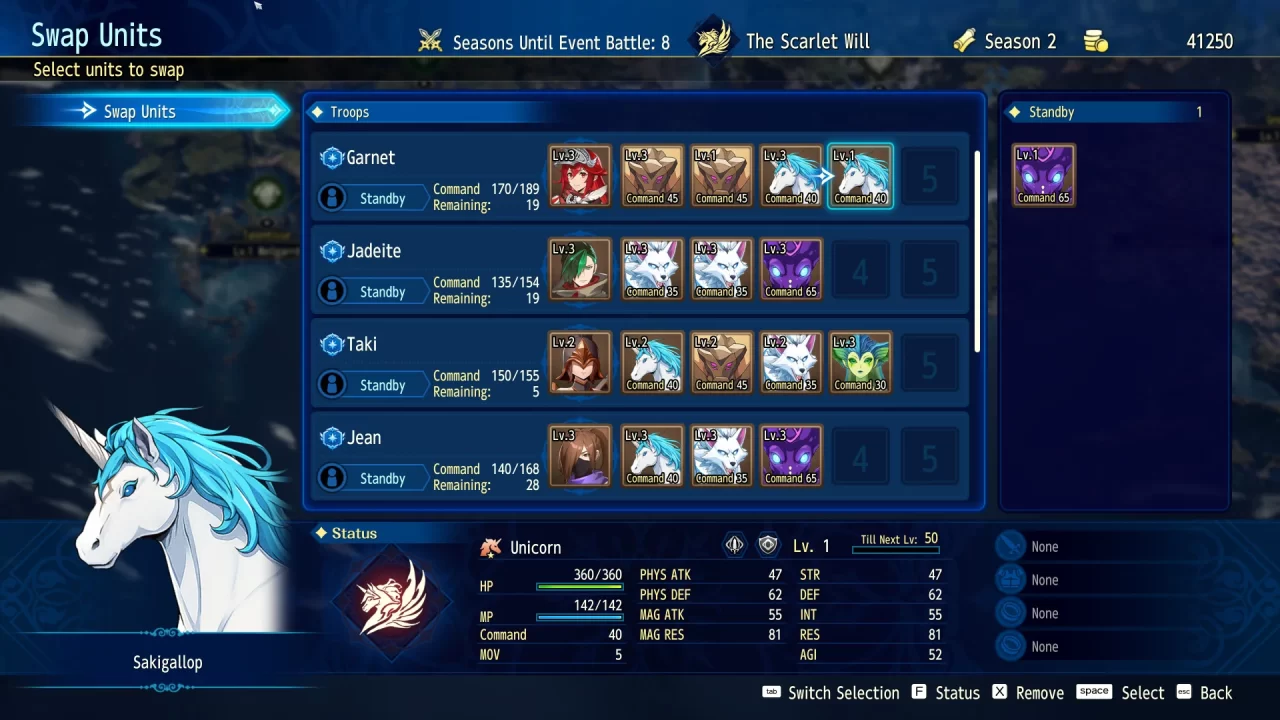Viewport: 1280px width, 720px height.
Task: Toggle Garnet's Standby button
Action: pos(382,198)
